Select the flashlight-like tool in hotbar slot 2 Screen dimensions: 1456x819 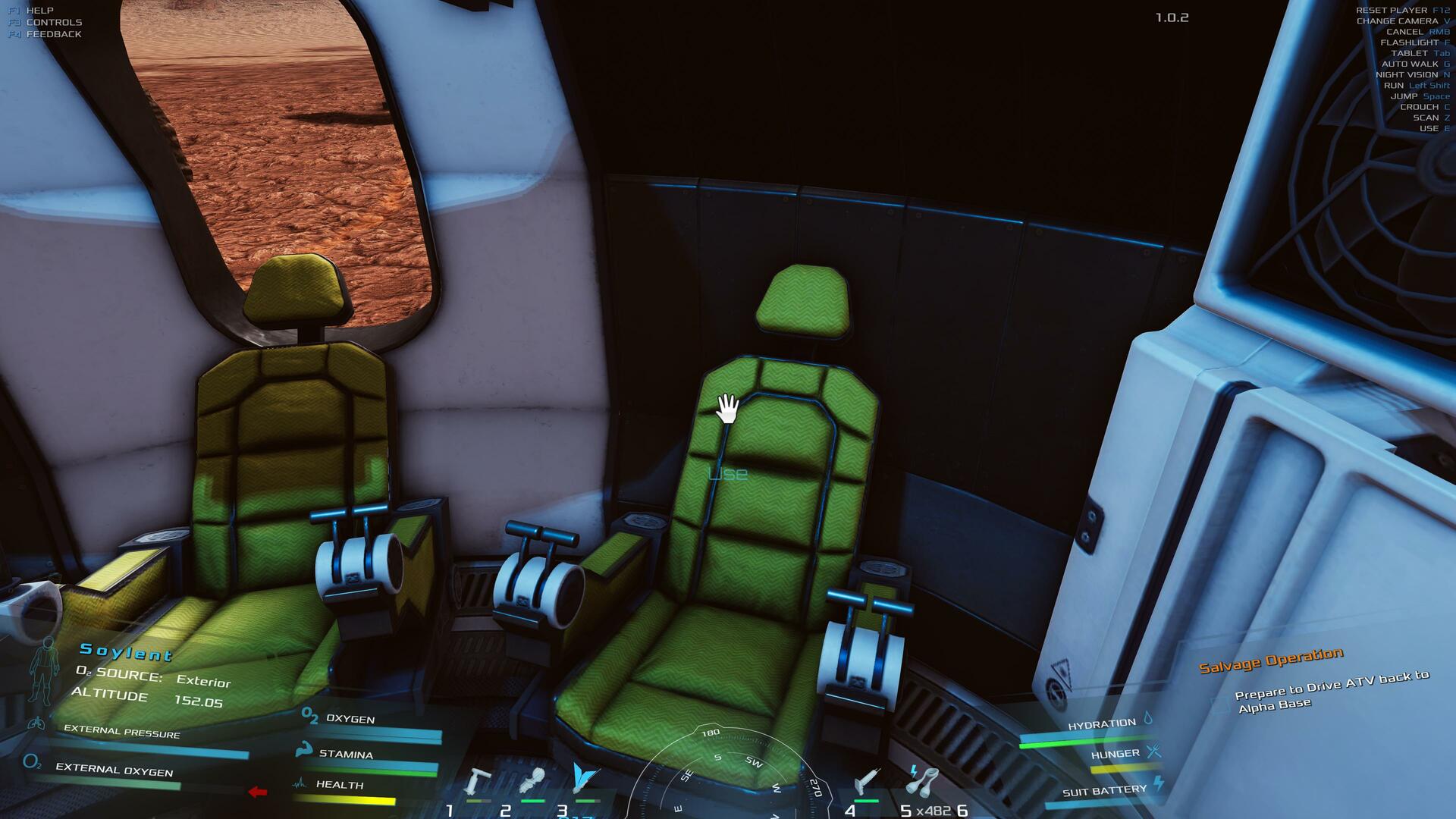pyautogui.click(x=532, y=781)
